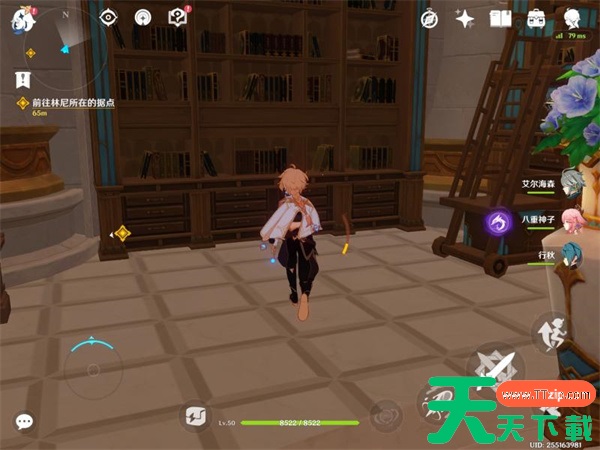The image size is (600, 450).
Task: Tap the gadget button beside the health bar
Action: (194, 418)
